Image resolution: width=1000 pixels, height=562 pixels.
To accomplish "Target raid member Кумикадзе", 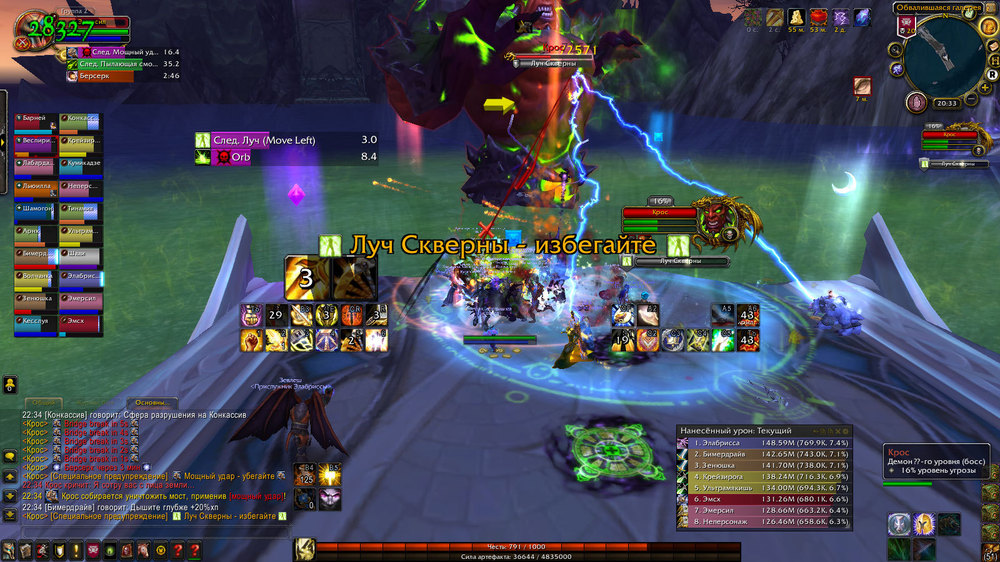I will pos(80,163).
